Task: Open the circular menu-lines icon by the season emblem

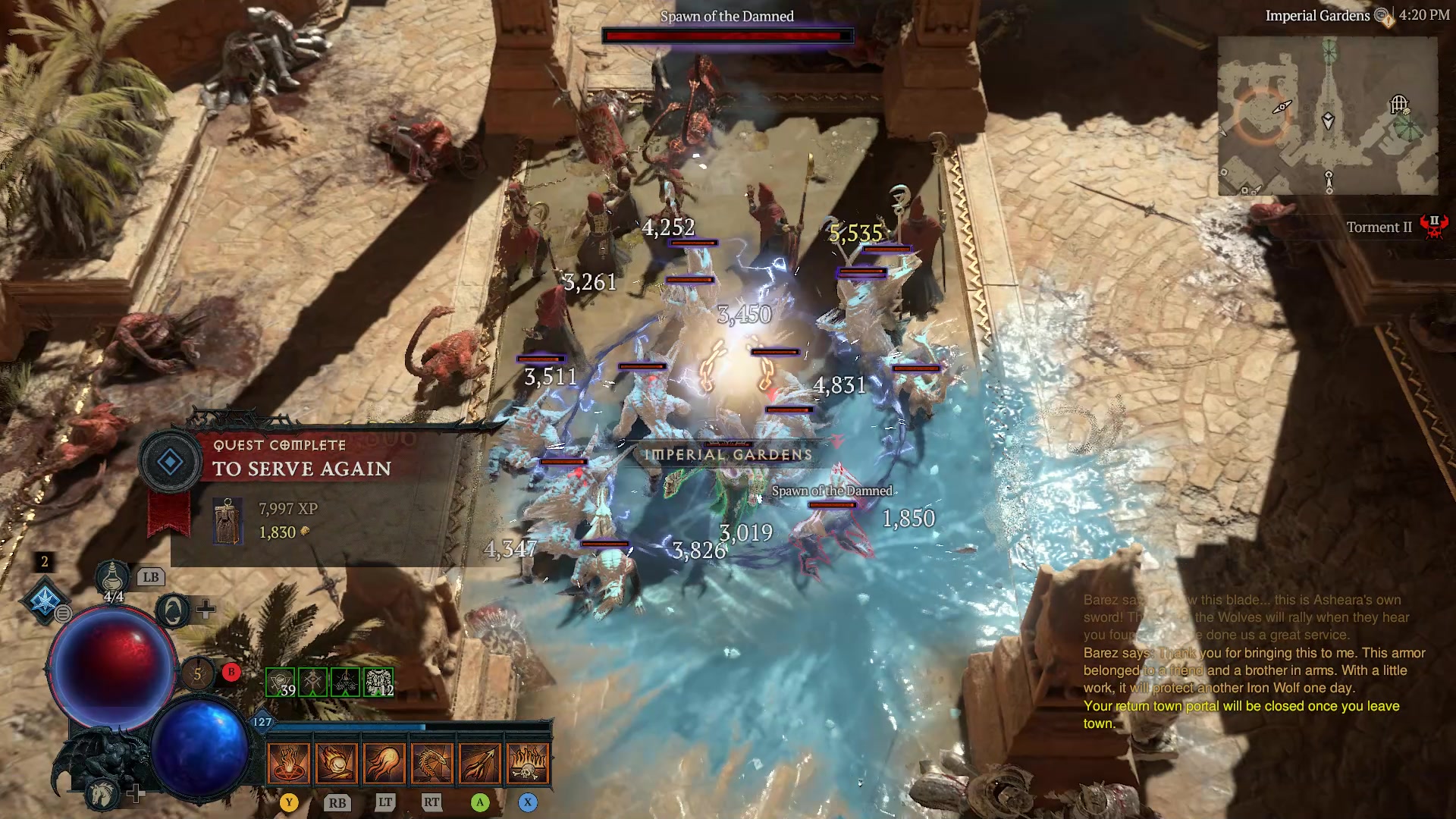Action: (x=62, y=613)
